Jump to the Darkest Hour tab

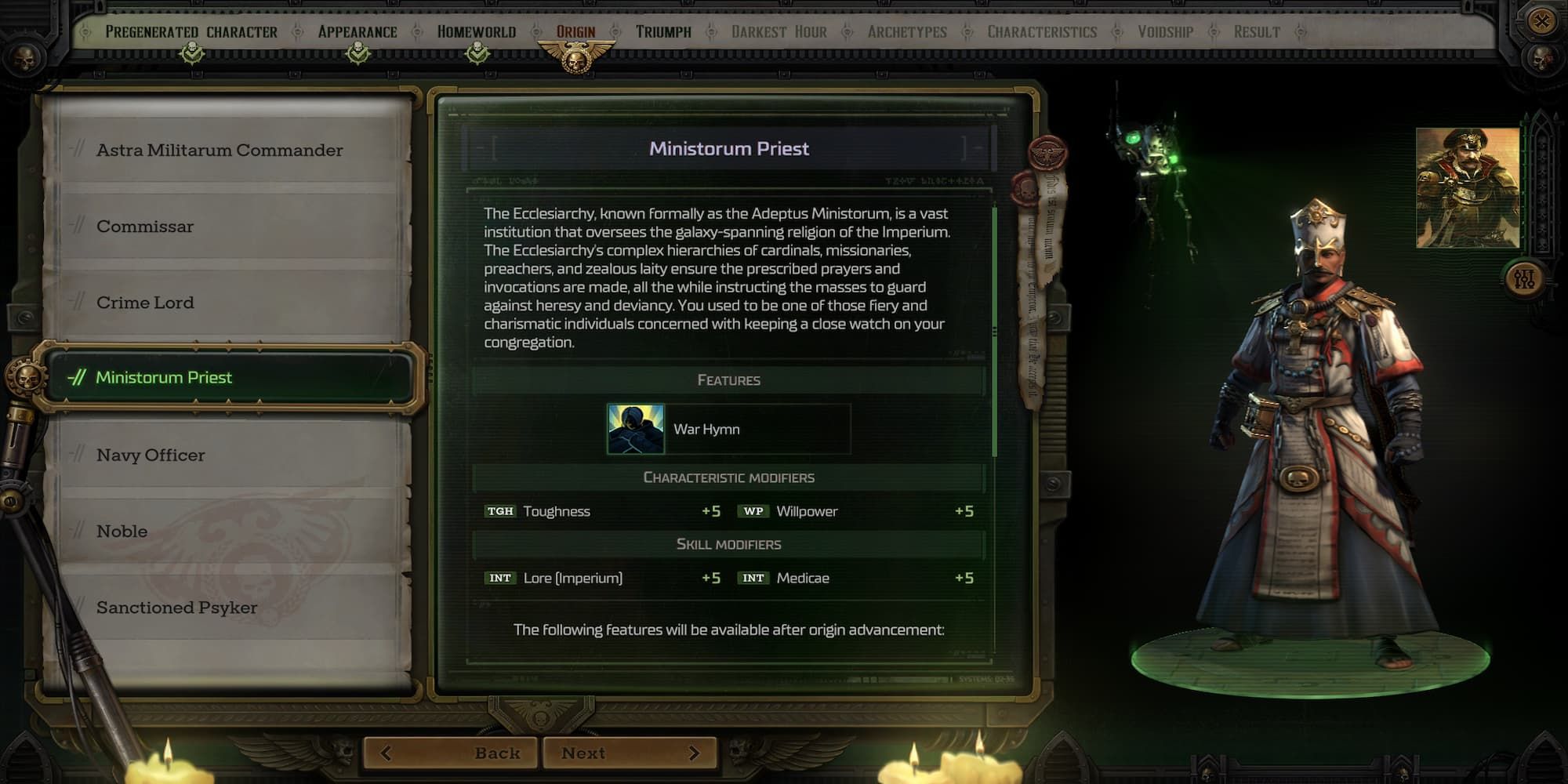click(779, 32)
